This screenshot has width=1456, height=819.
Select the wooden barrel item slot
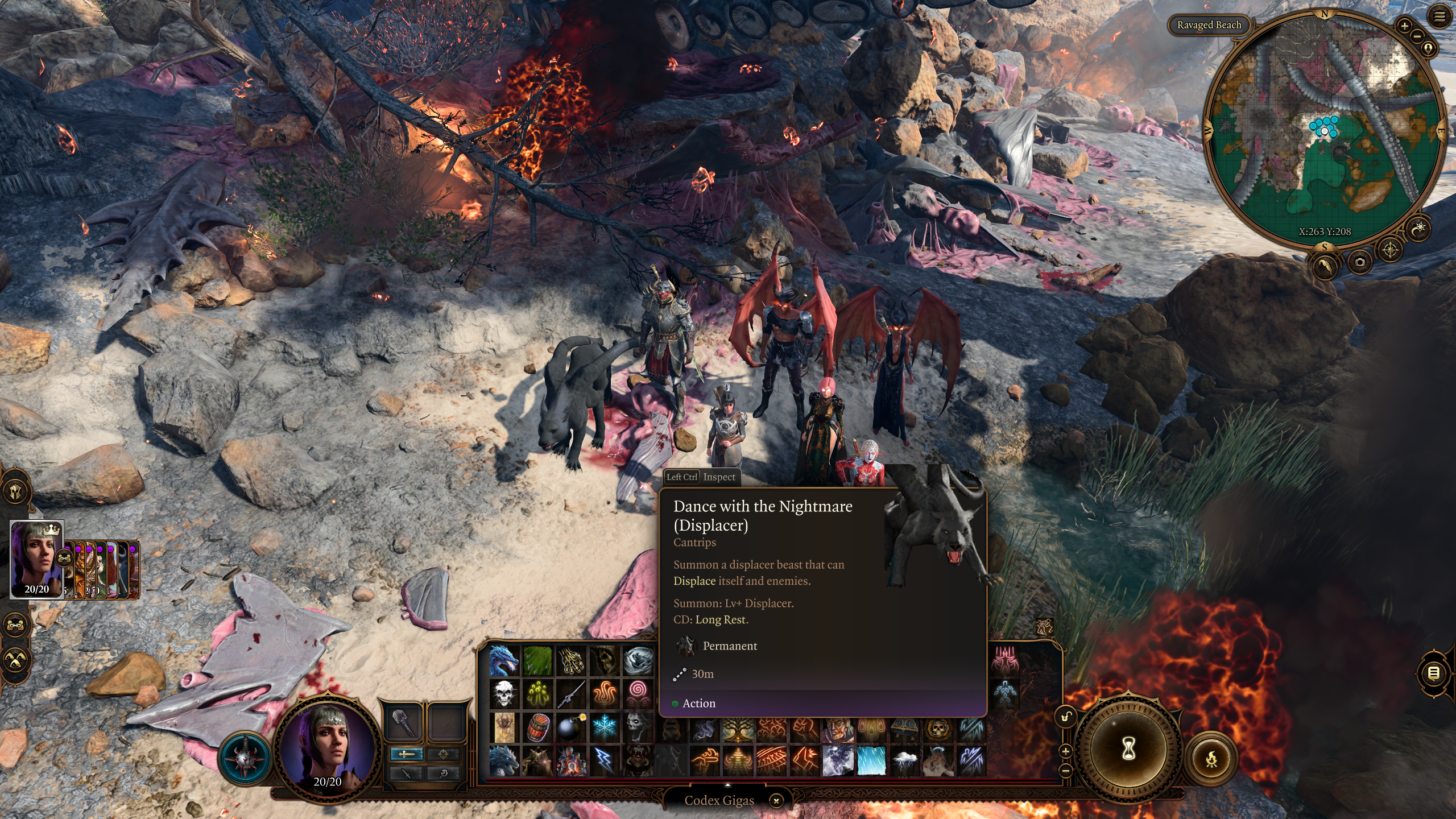coord(537,727)
